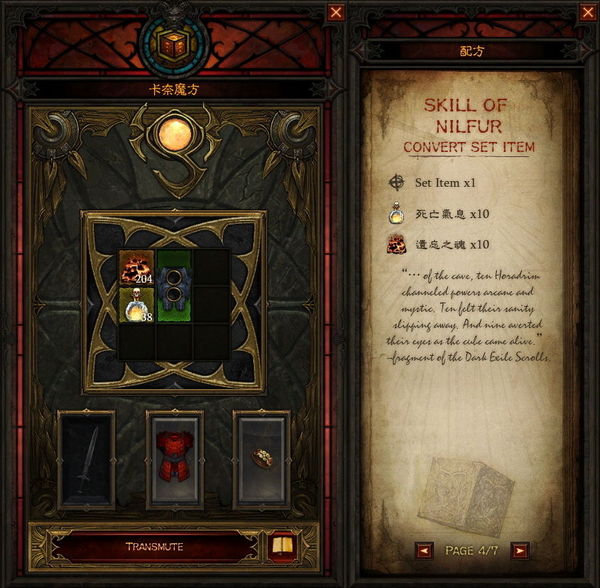Toggle the recipe book button beside Transmute
This screenshot has width=600, height=588.
tap(283, 546)
